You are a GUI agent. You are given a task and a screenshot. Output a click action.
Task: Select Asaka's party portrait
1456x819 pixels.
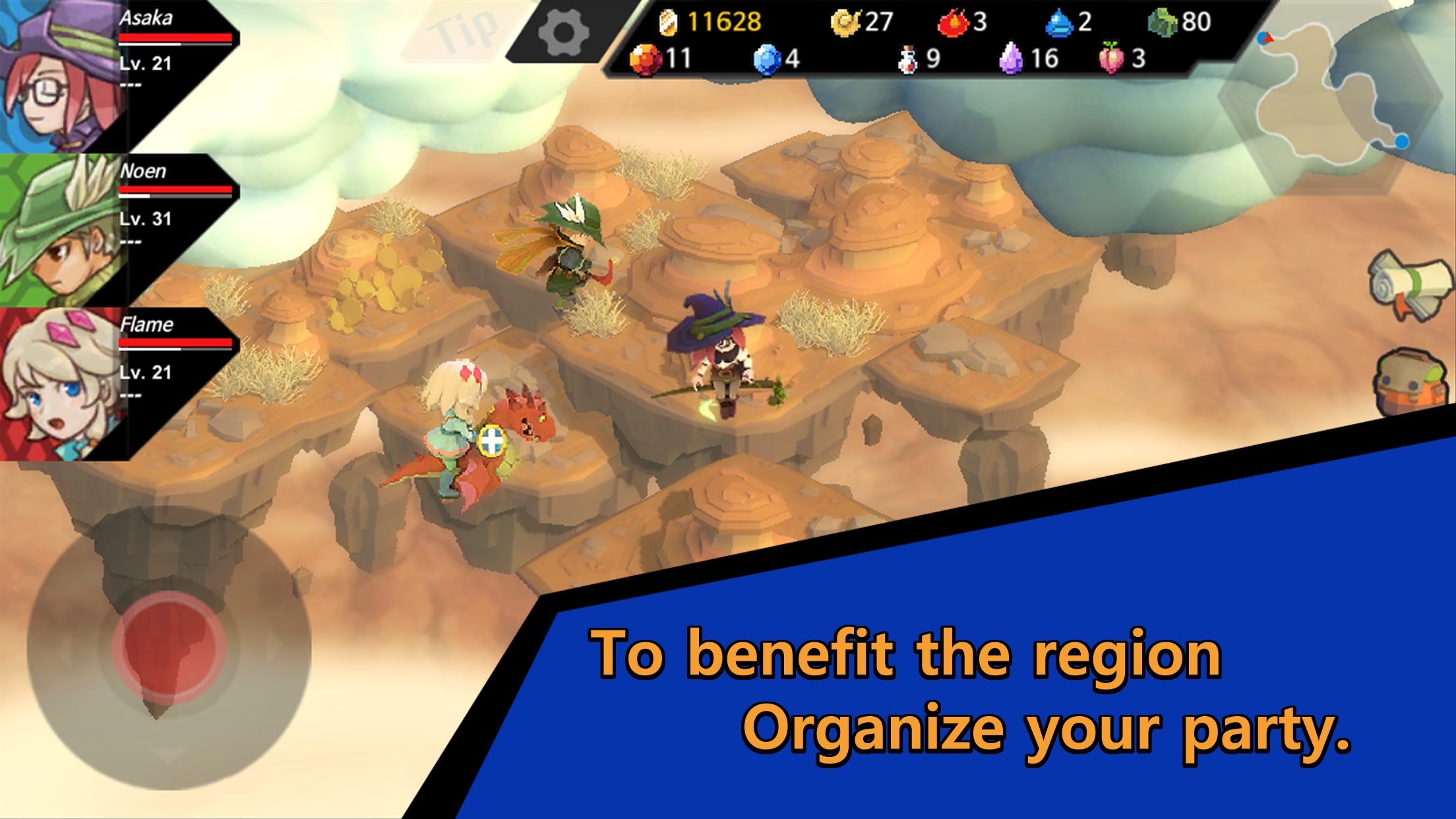click(59, 76)
